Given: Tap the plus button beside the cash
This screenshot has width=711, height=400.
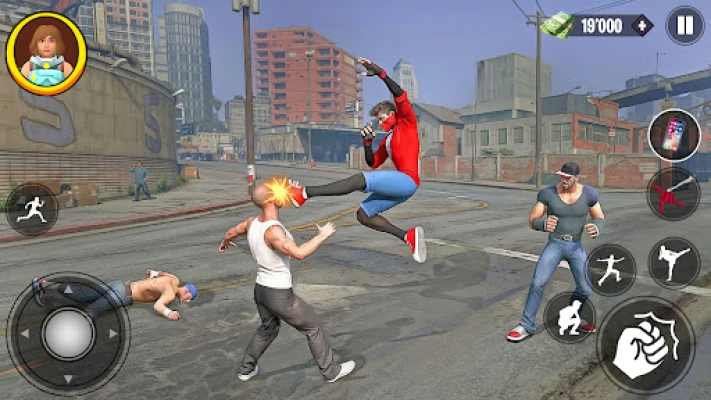Looking at the screenshot, I should point(641,25).
